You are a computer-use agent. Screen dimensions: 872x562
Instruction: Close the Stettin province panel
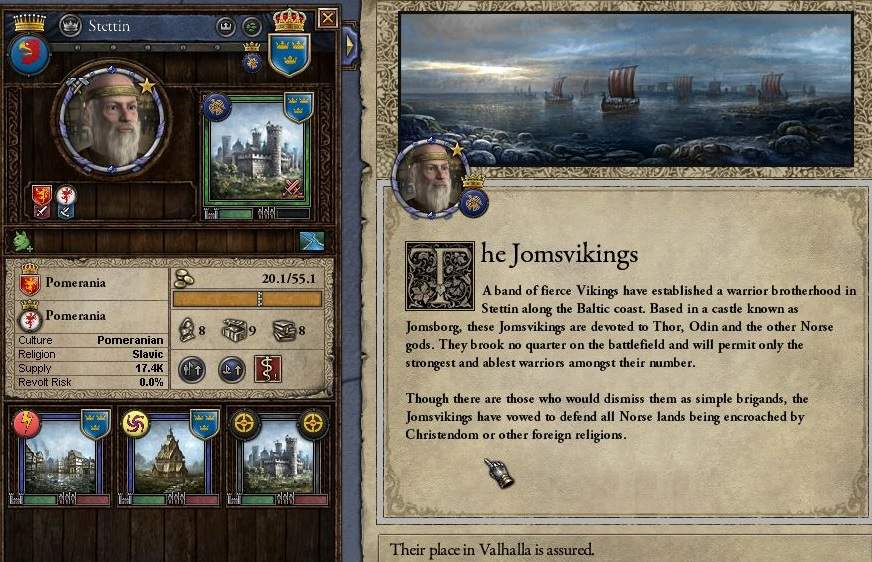[x=327, y=18]
